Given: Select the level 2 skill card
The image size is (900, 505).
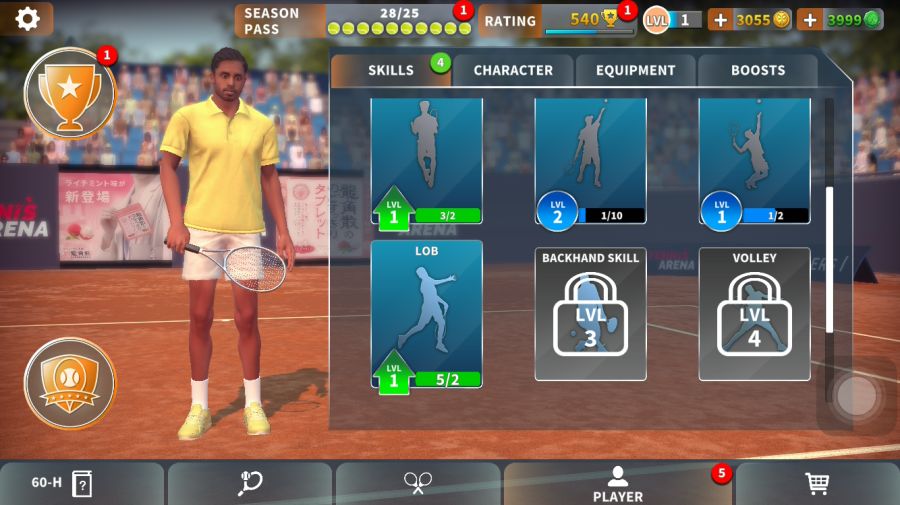Looking at the screenshot, I should pyautogui.click(x=590, y=160).
